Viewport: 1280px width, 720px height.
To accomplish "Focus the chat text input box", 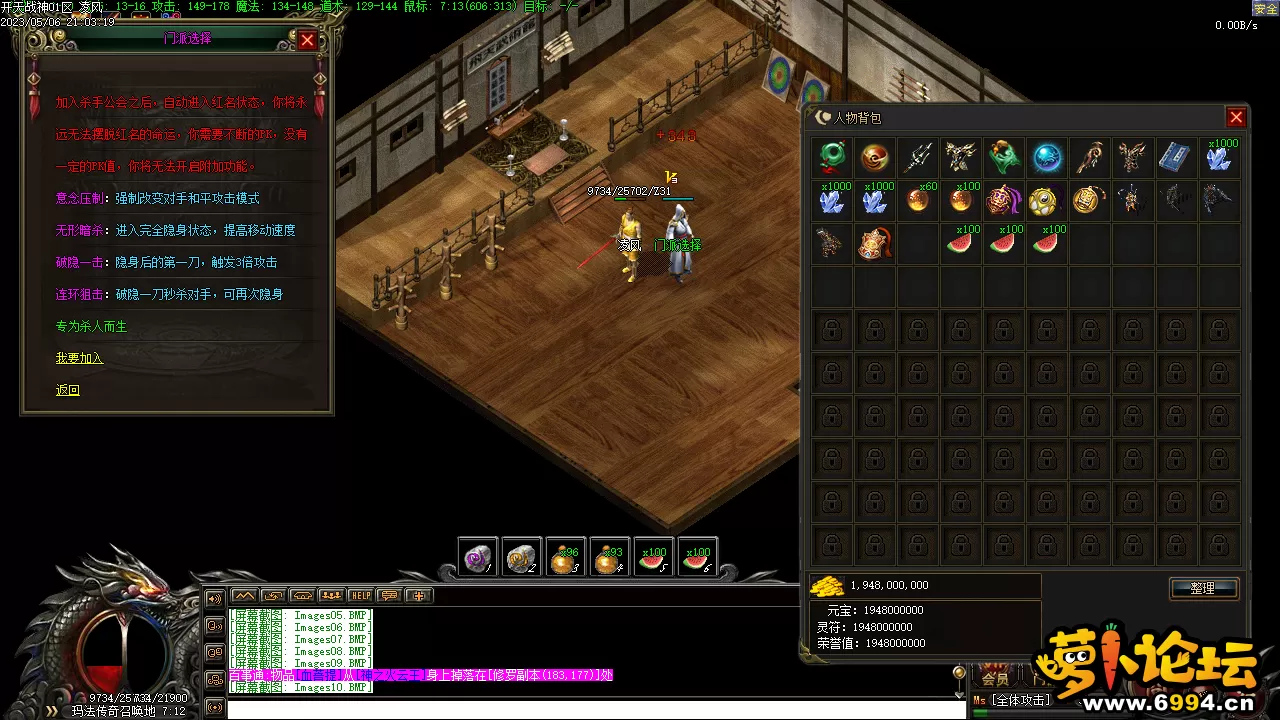I will pyautogui.click(x=590, y=709).
